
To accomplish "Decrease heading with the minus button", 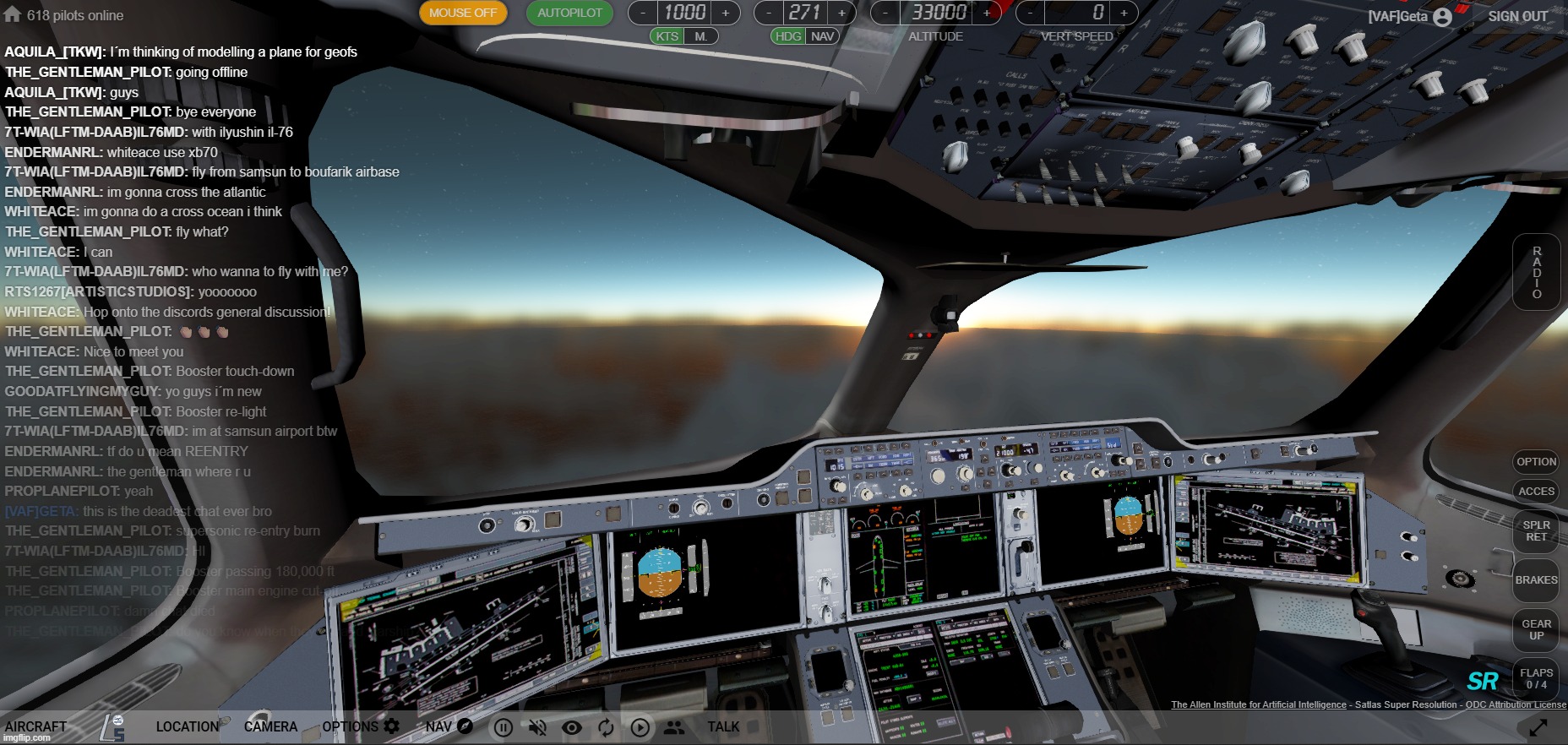I will pos(768,13).
